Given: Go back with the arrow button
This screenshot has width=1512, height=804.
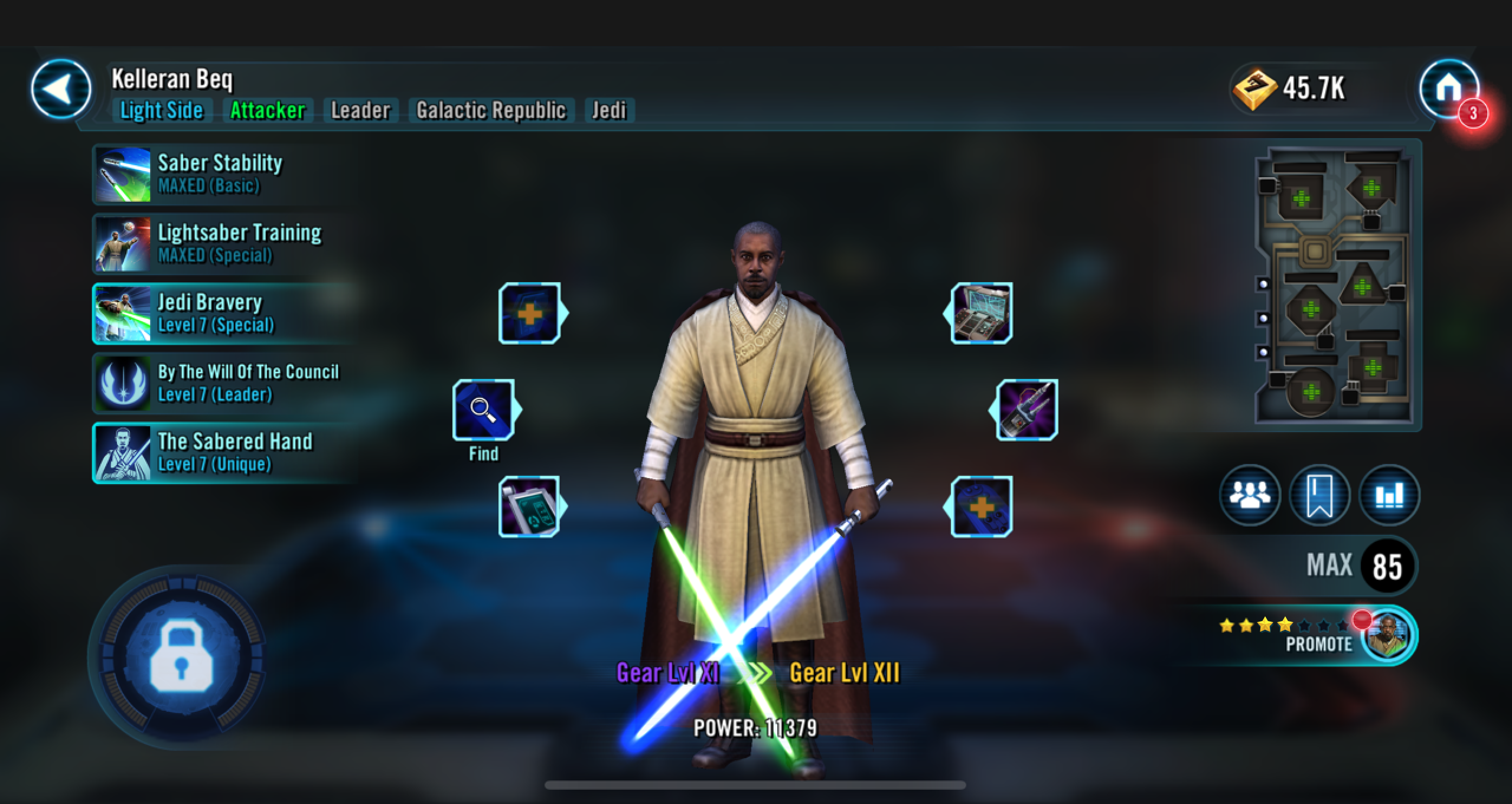Looking at the screenshot, I should click(61, 89).
